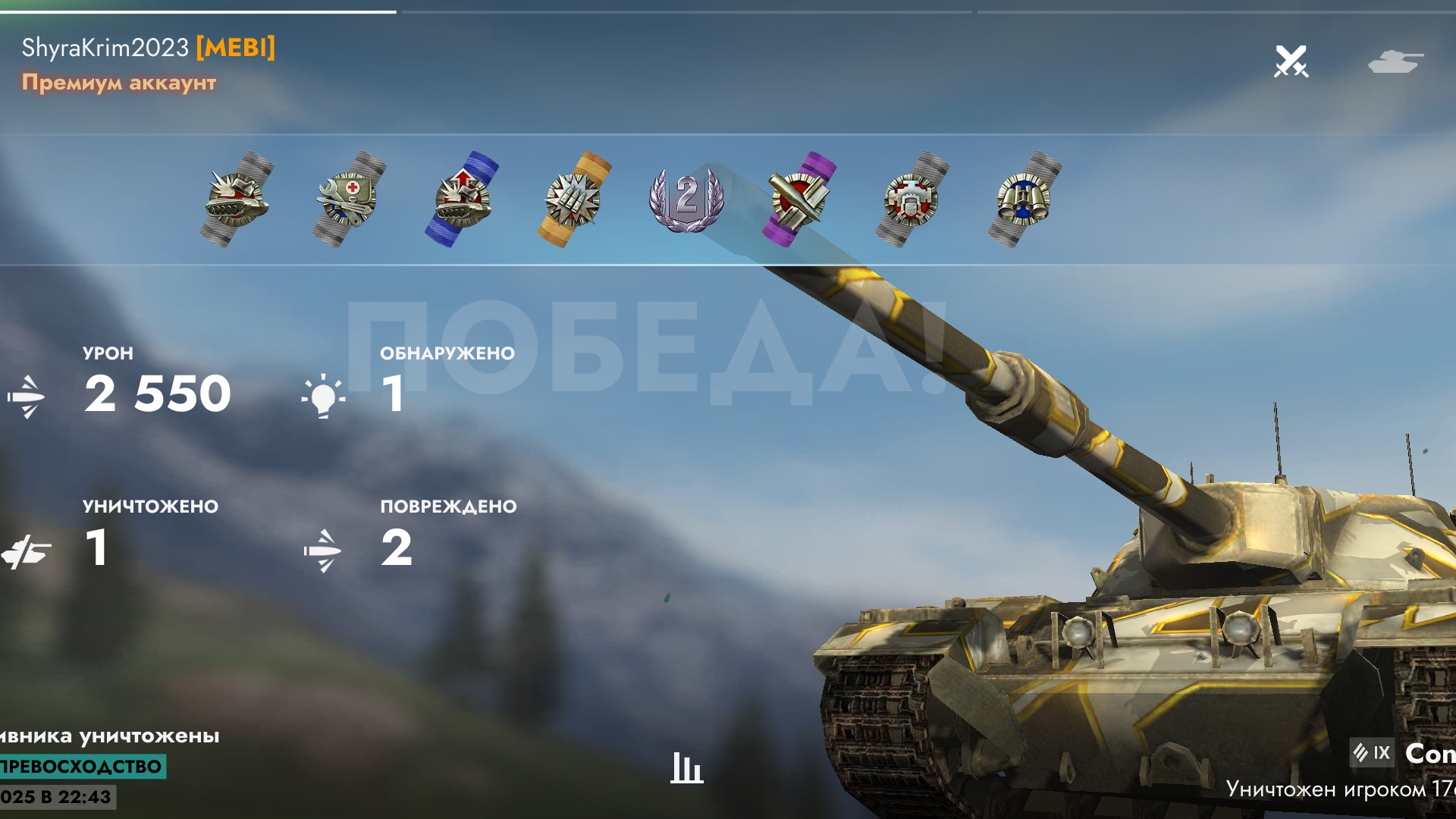Screen dimensions: 1456x819
Task: Open the Mastery class 2 badge
Action: point(686,199)
